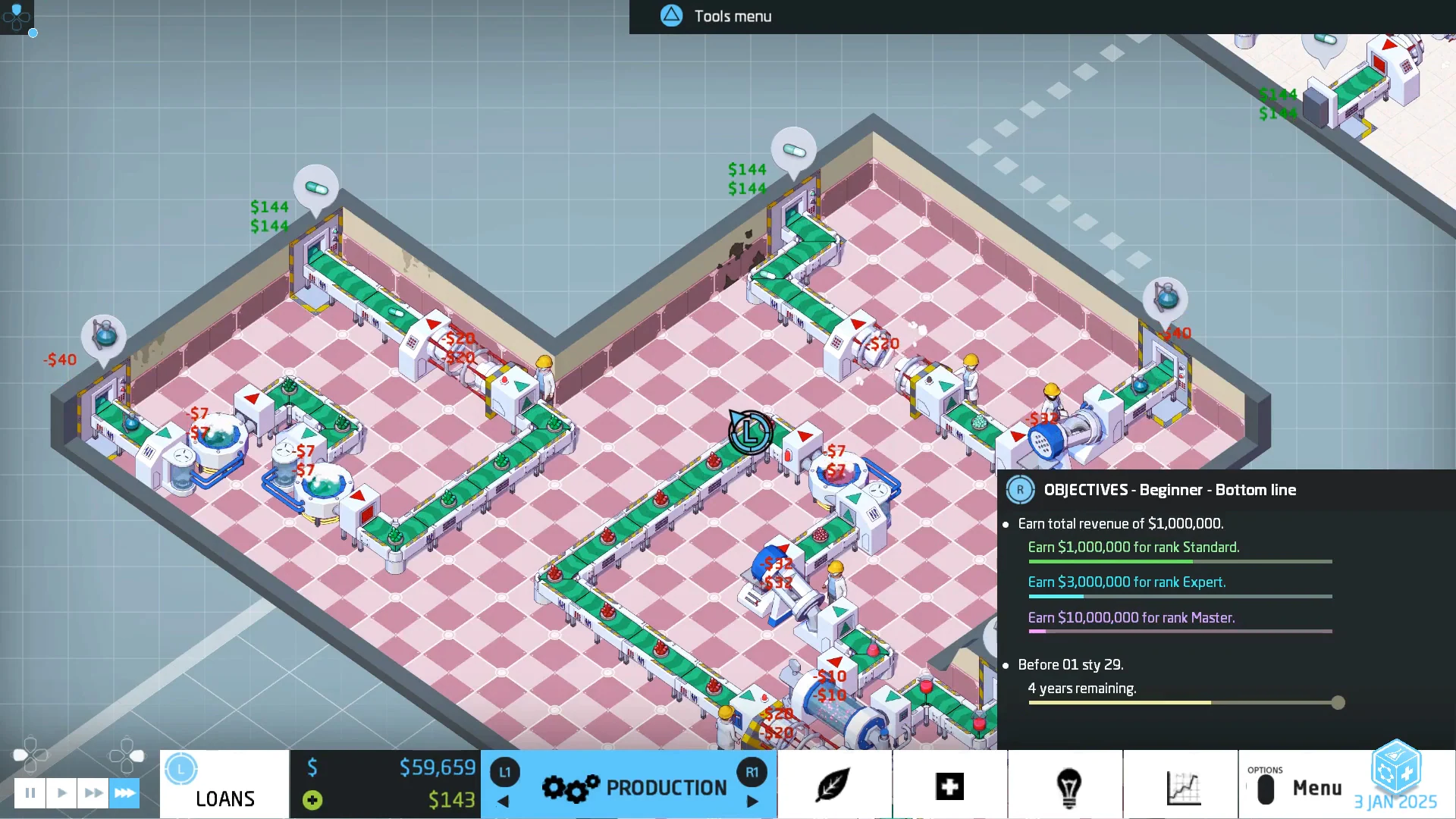
Task: Pause the game simulation
Action: coord(30,792)
